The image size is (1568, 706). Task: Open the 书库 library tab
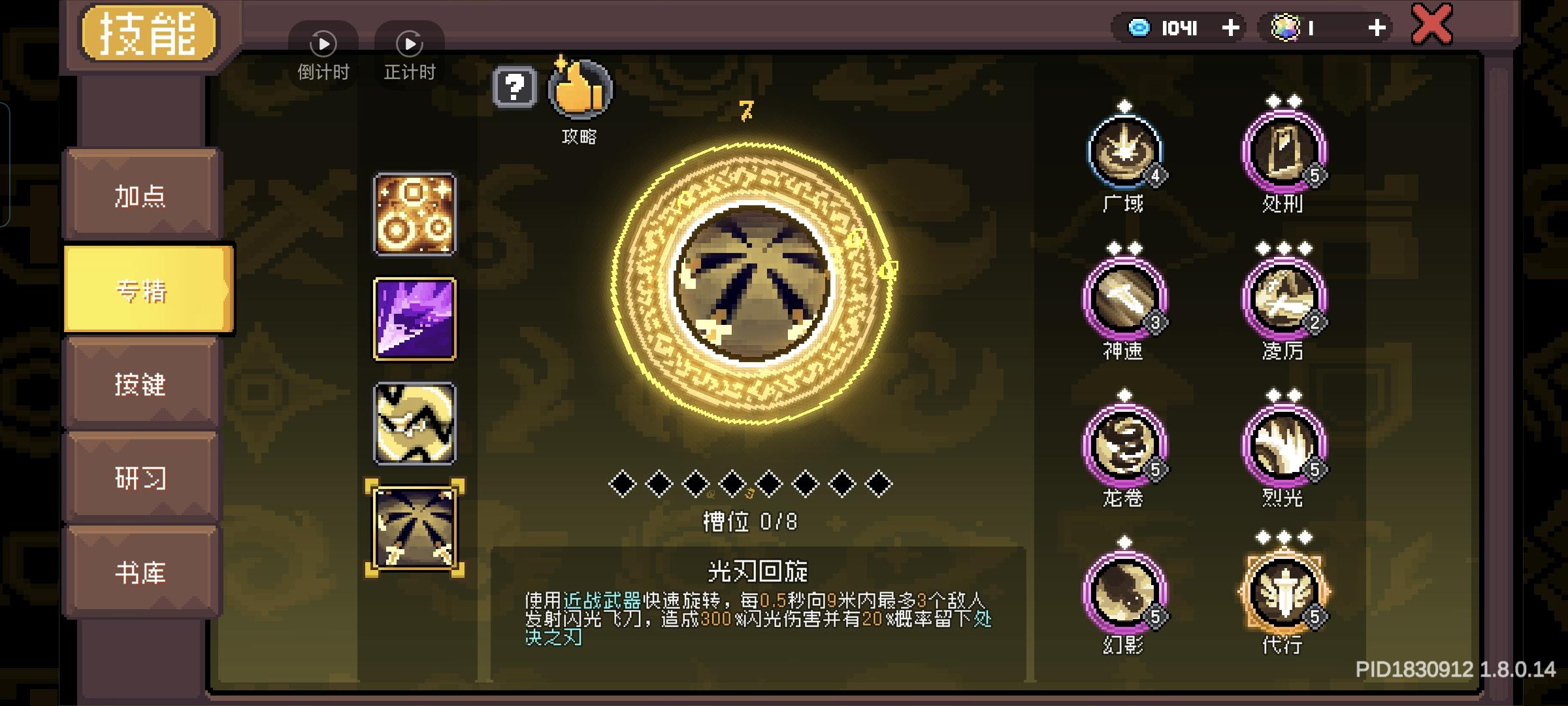142,573
